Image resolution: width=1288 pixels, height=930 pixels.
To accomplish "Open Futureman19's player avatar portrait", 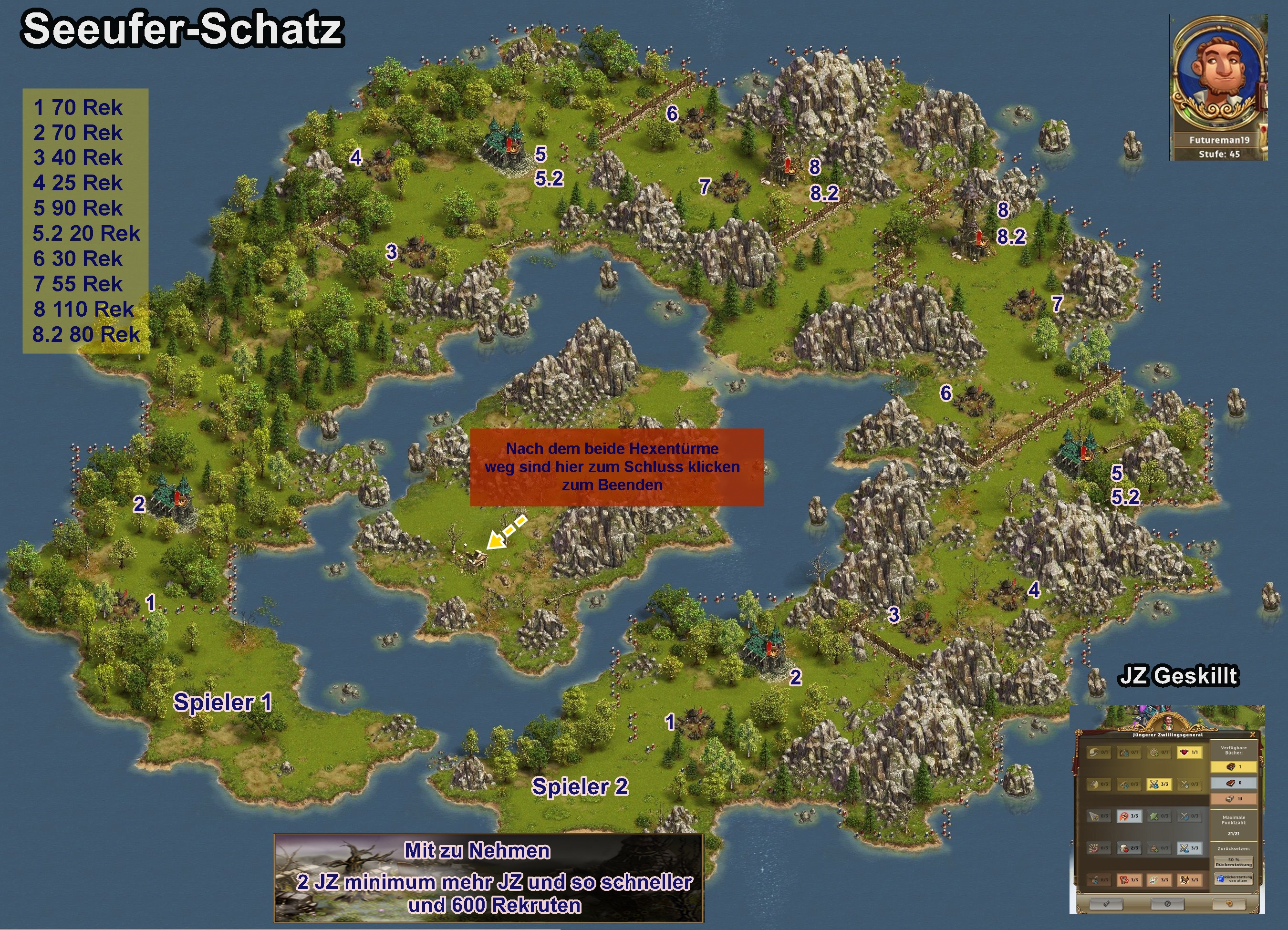I will click(1217, 77).
